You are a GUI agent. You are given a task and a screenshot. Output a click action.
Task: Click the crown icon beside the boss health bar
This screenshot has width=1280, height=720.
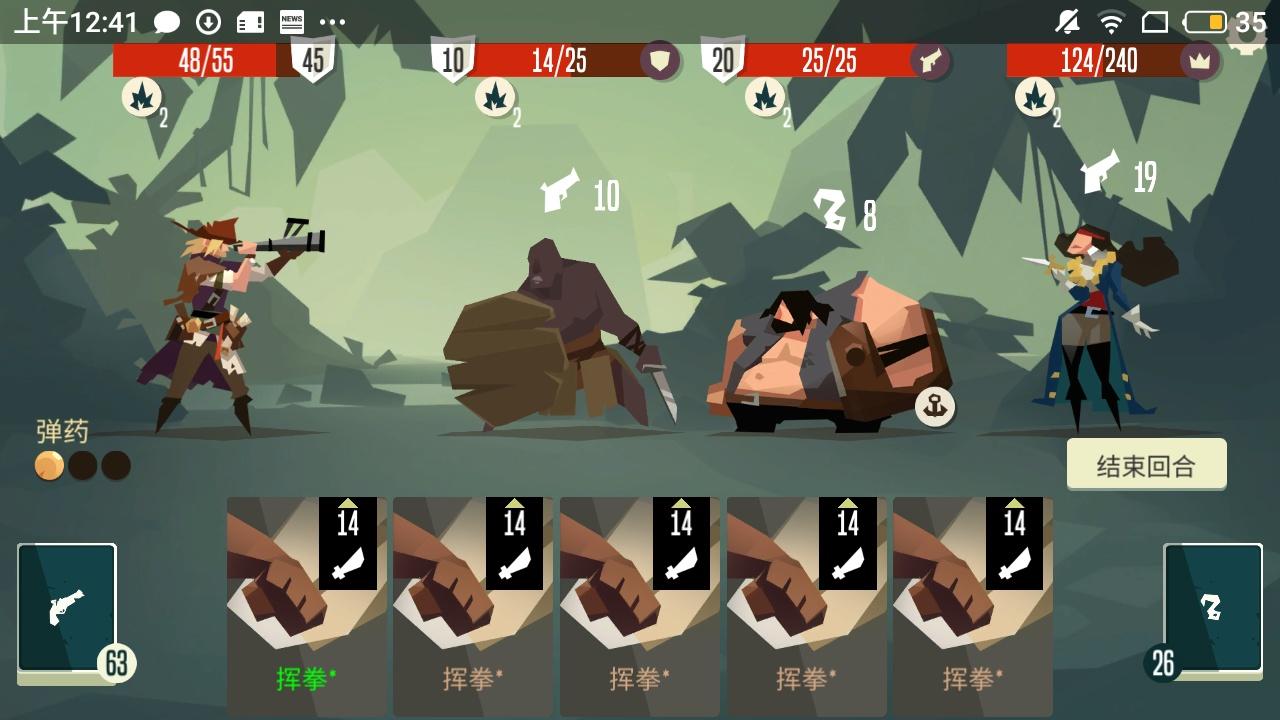pos(1198,61)
